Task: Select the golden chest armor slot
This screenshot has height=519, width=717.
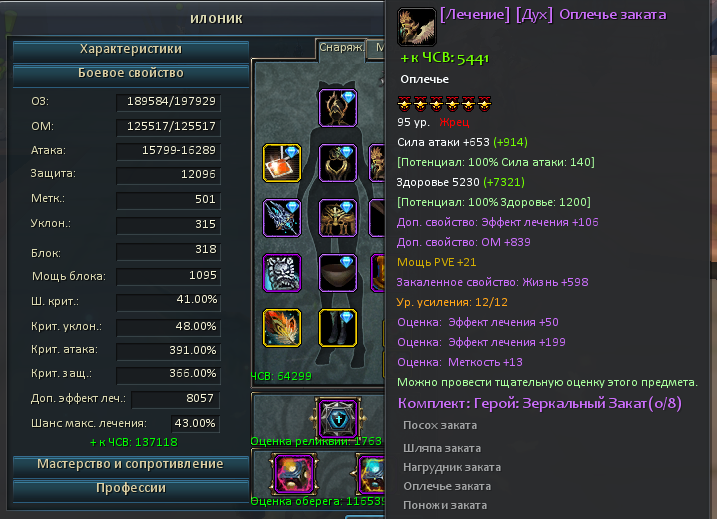Action: pyautogui.click(x=338, y=218)
